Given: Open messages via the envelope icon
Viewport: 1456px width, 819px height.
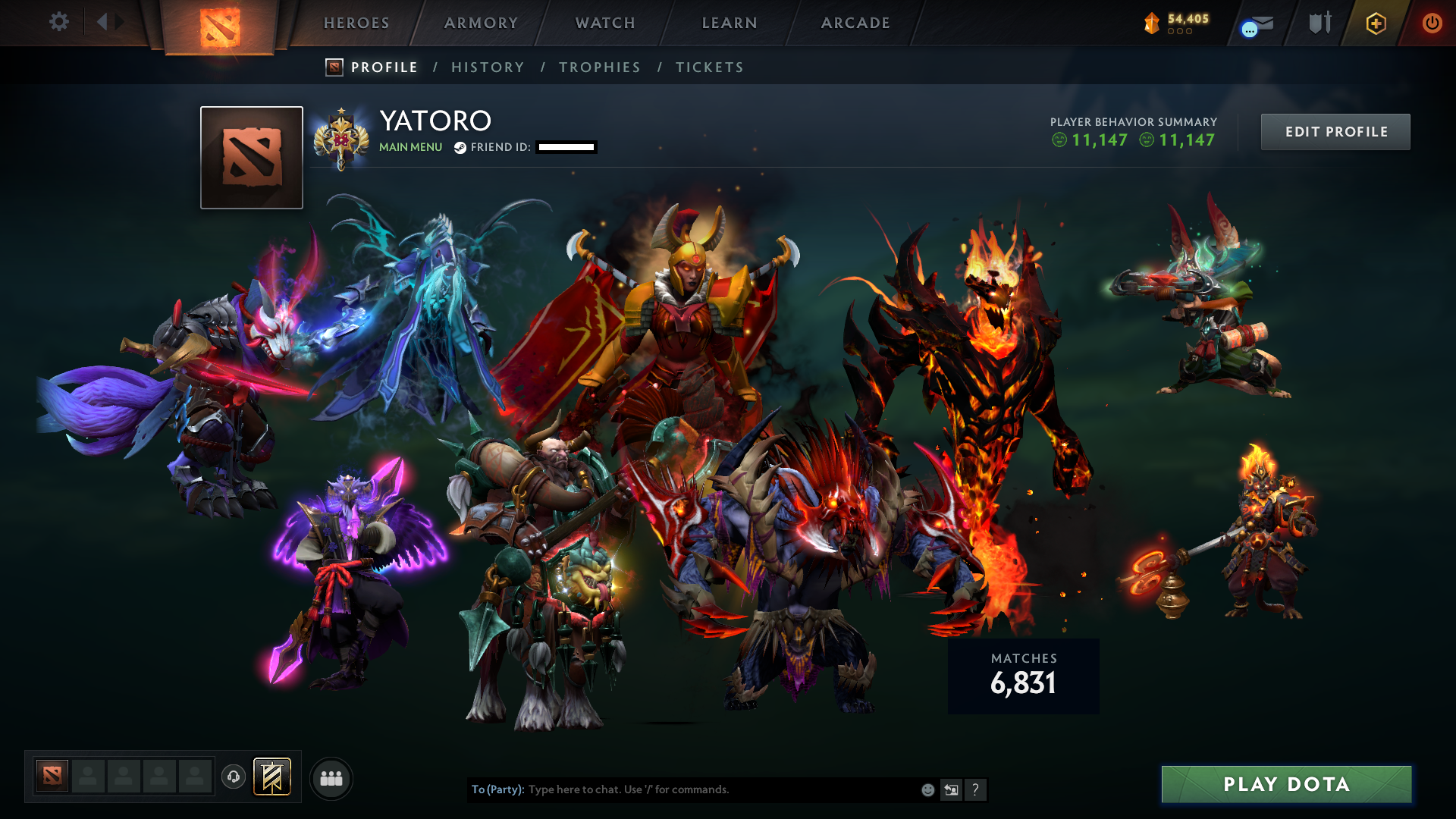Looking at the screenshot, I should tap(1259, 23).
